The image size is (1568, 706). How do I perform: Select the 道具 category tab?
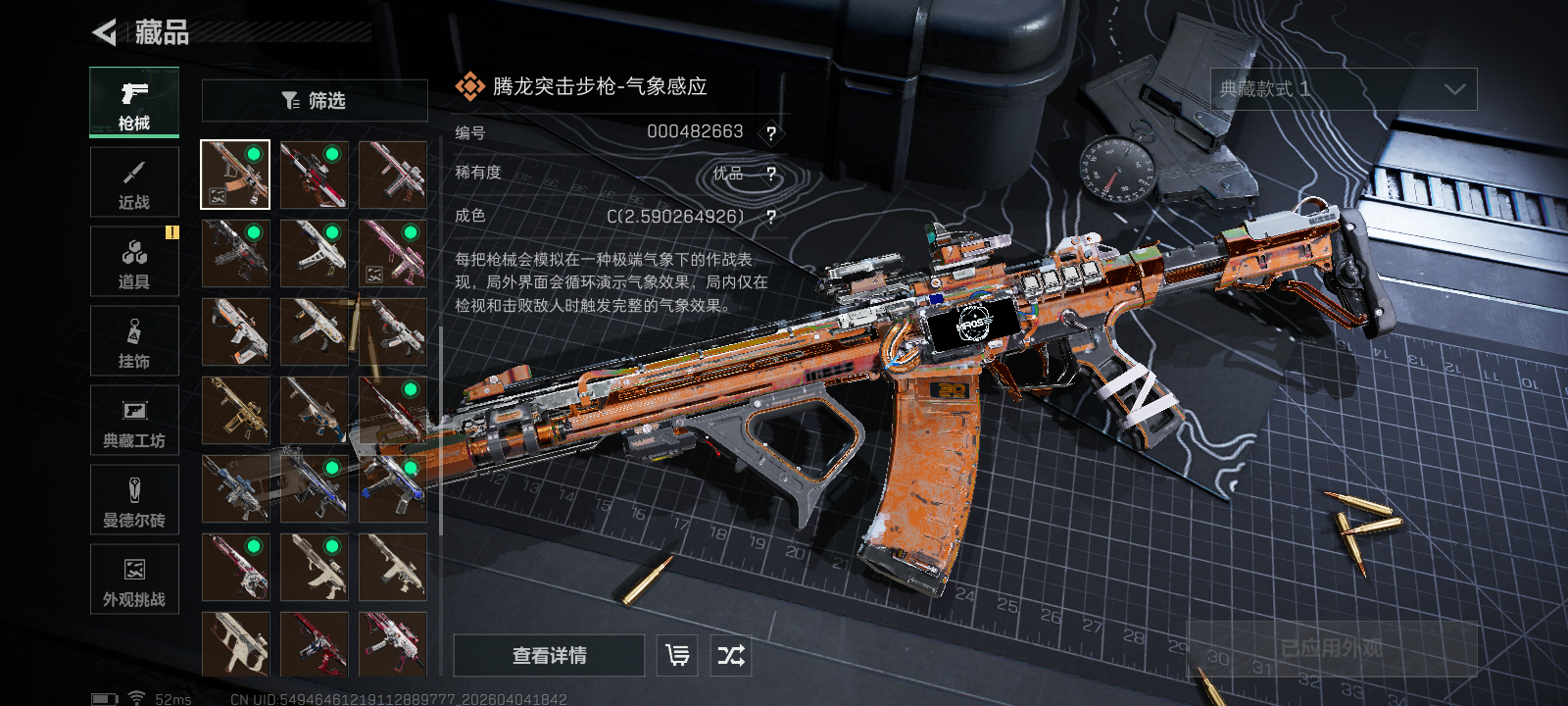click(x=134, y=262)
